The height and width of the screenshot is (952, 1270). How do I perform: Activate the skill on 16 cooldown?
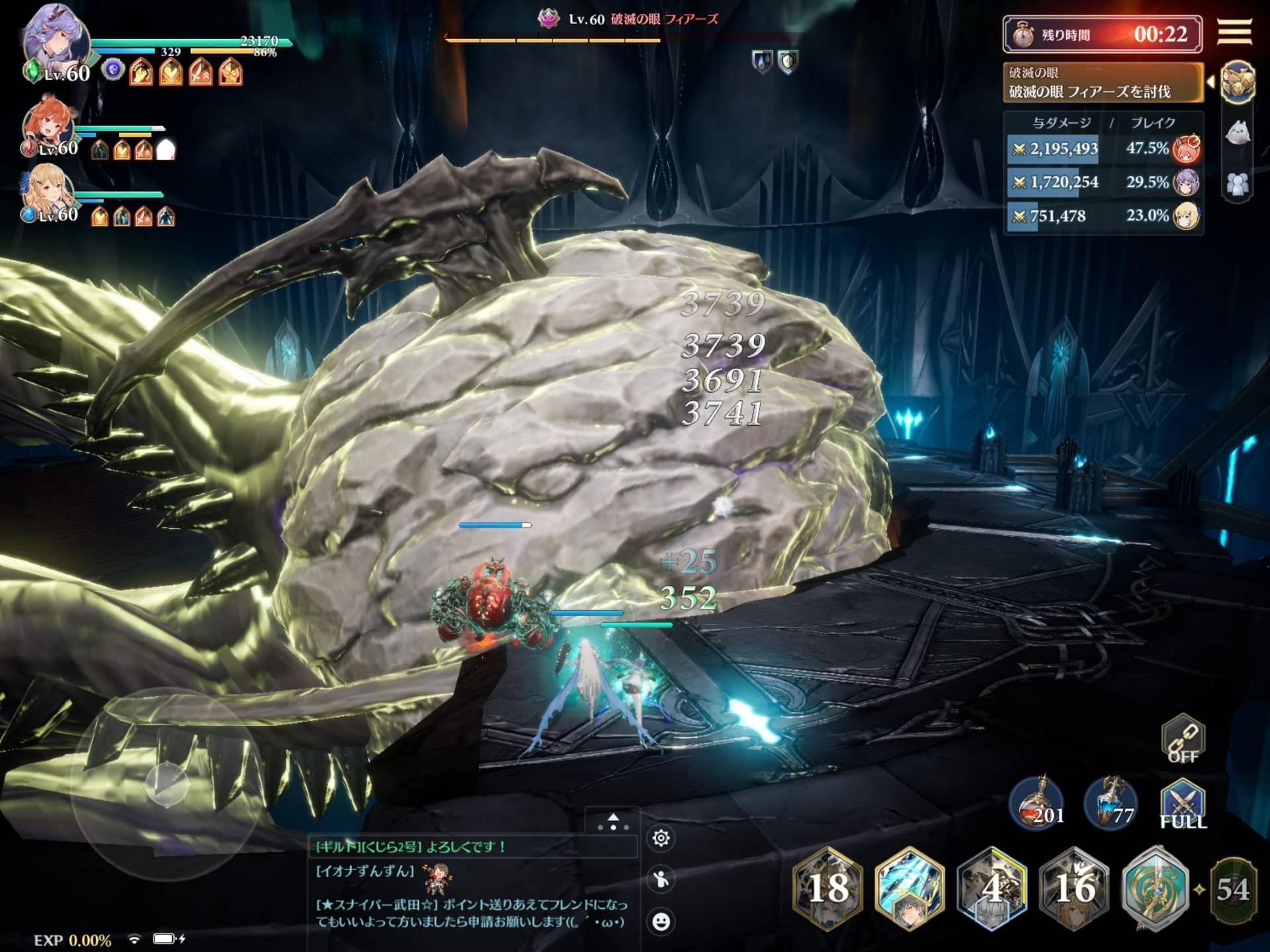(x=1074, y=889)
